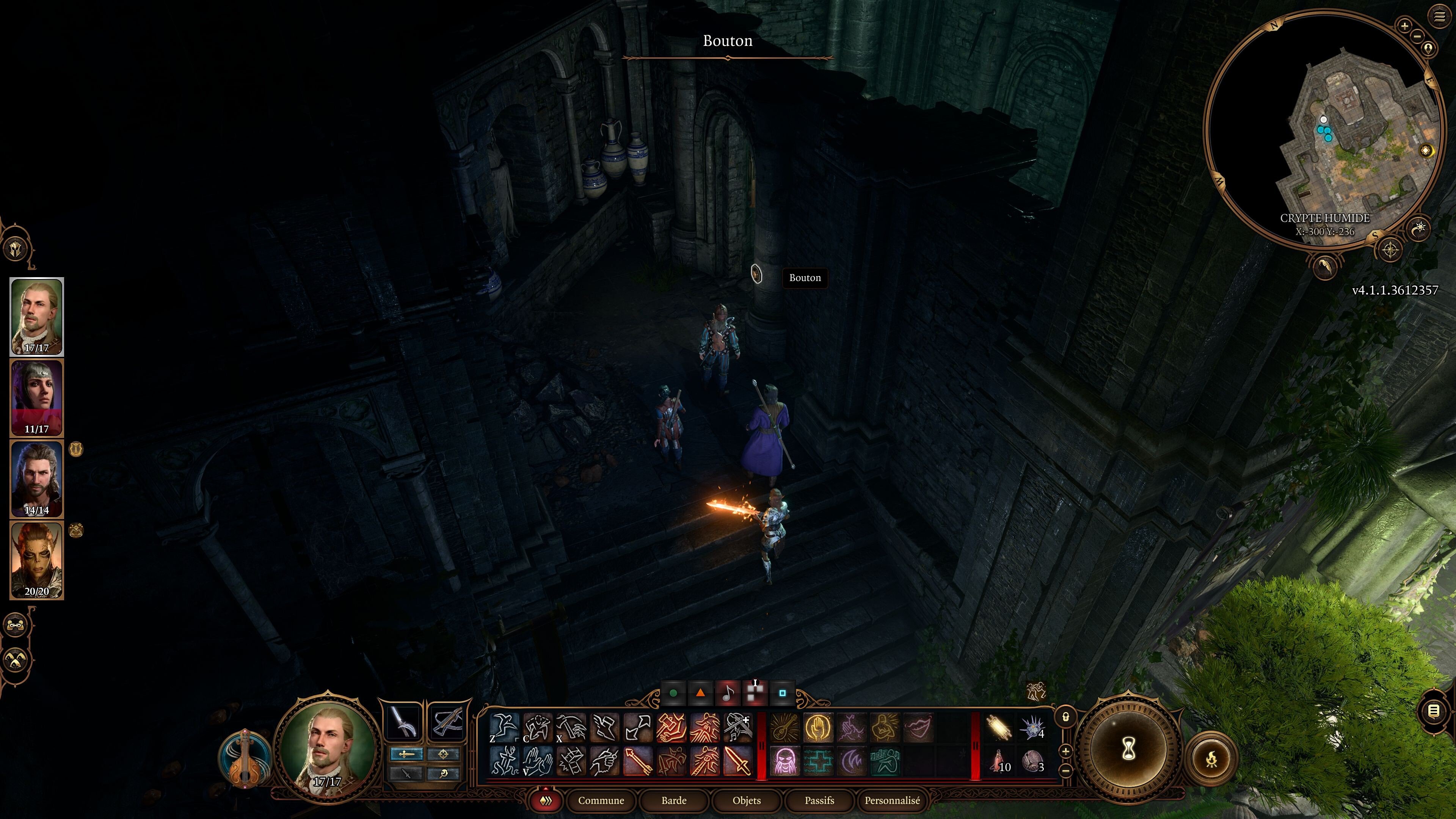Viewport: 1456px width, 819px height.
Task: Toggle the hotbar lock padlock
Action: (1065, 717)
